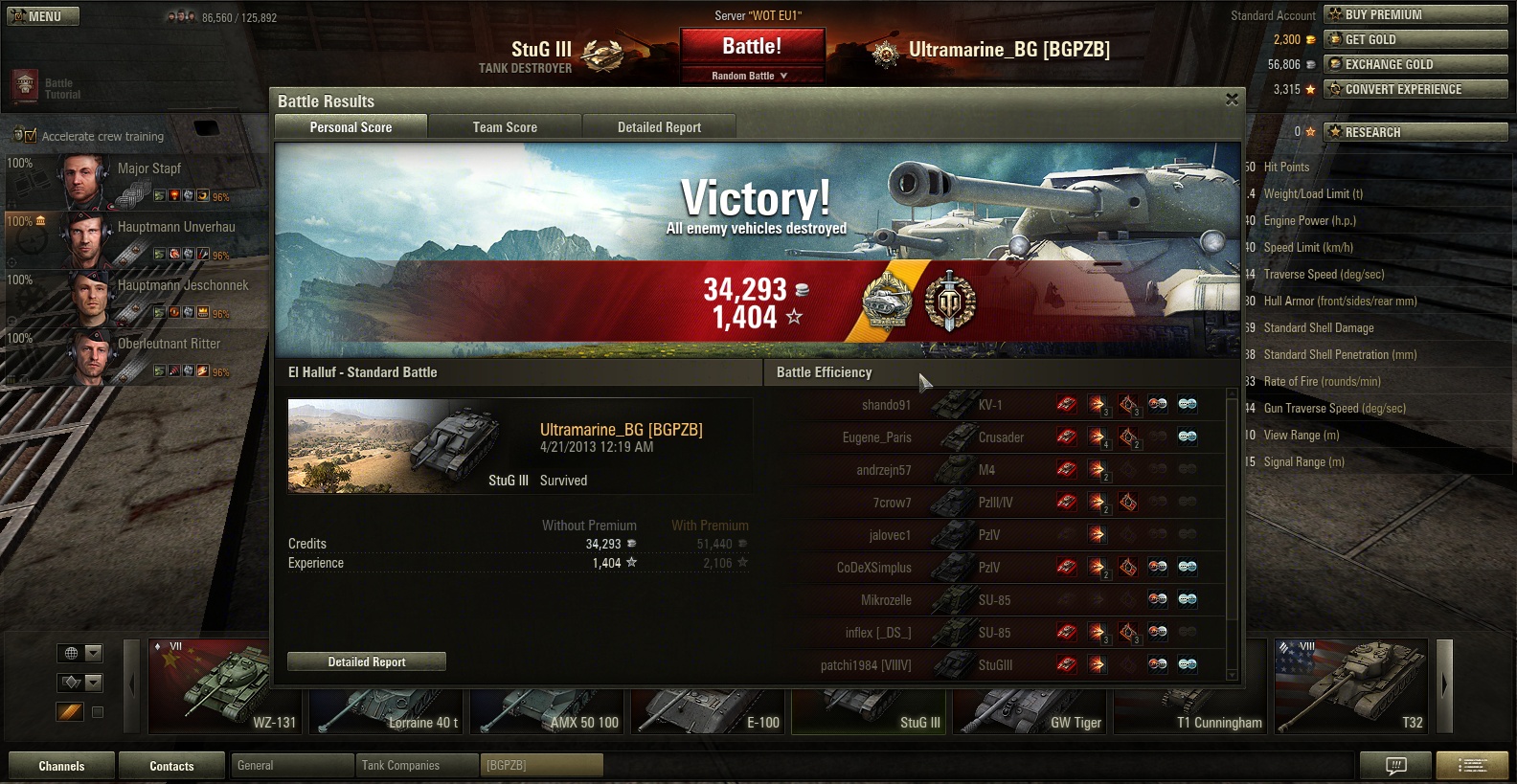
Task: Choose the T32 tank from the carousel
Action: [x=1350, y=686]
